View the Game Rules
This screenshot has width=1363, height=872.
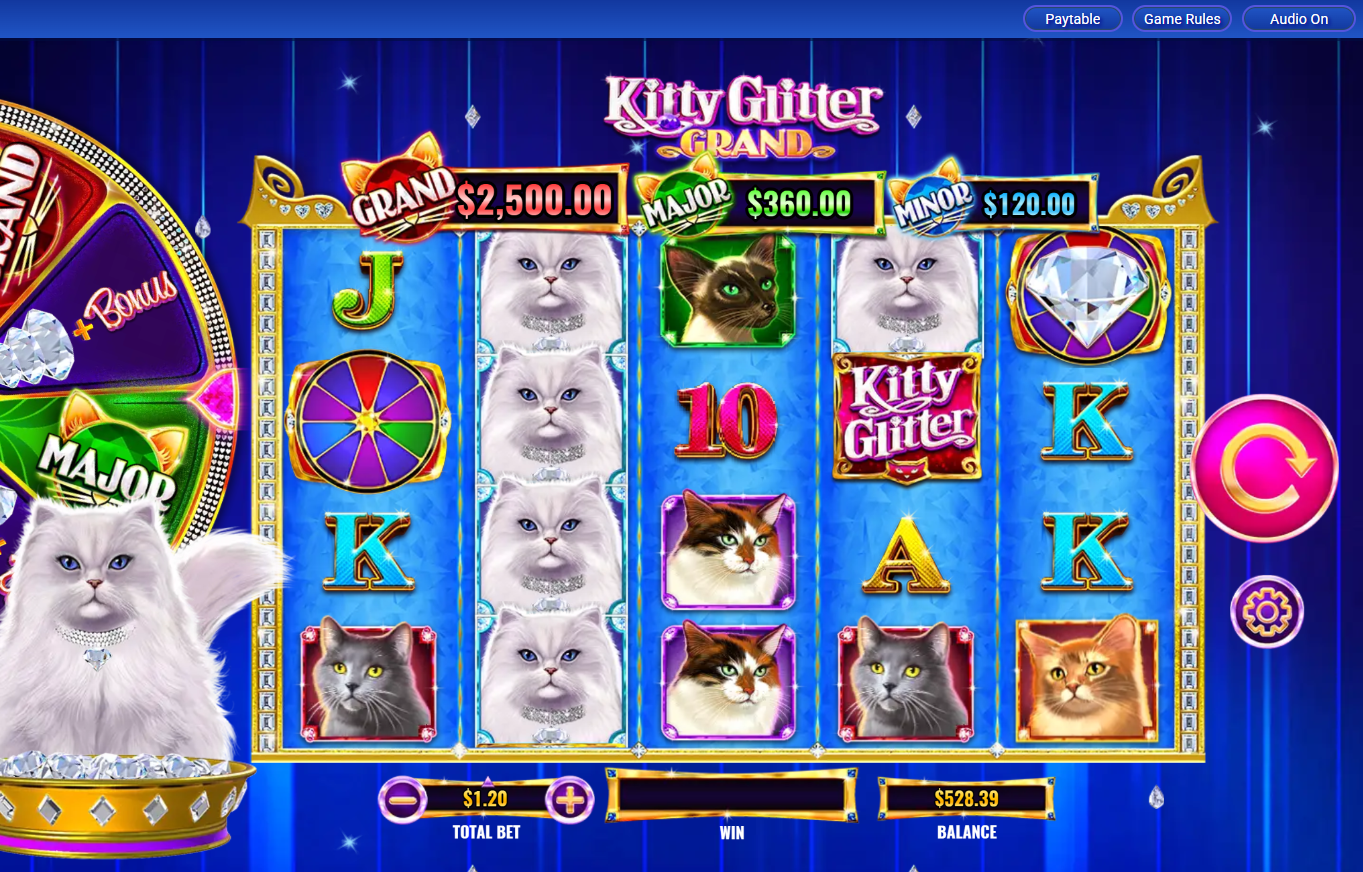click(x=1181, y=18)
